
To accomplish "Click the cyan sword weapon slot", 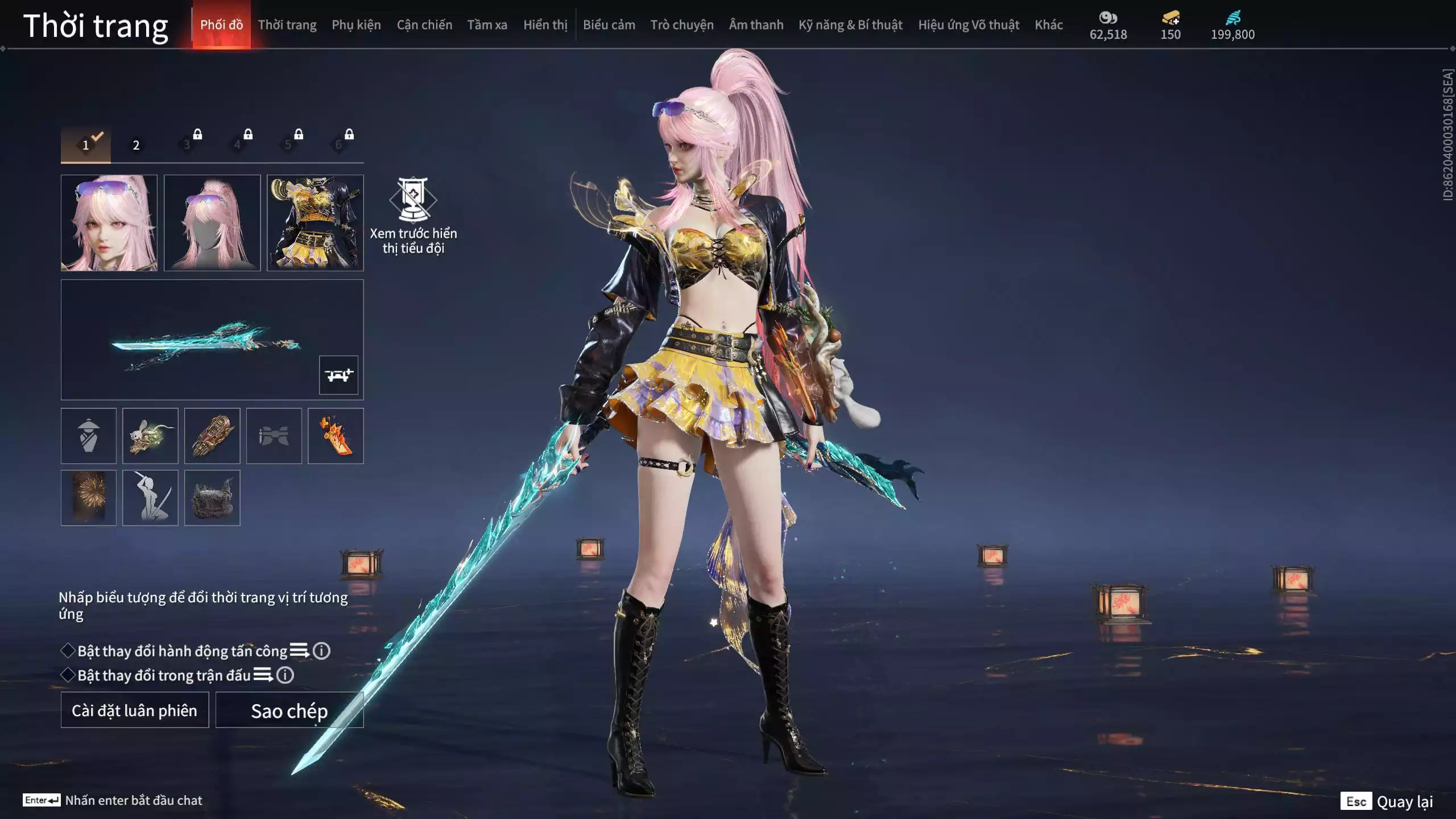I will (x=205, y=340).
